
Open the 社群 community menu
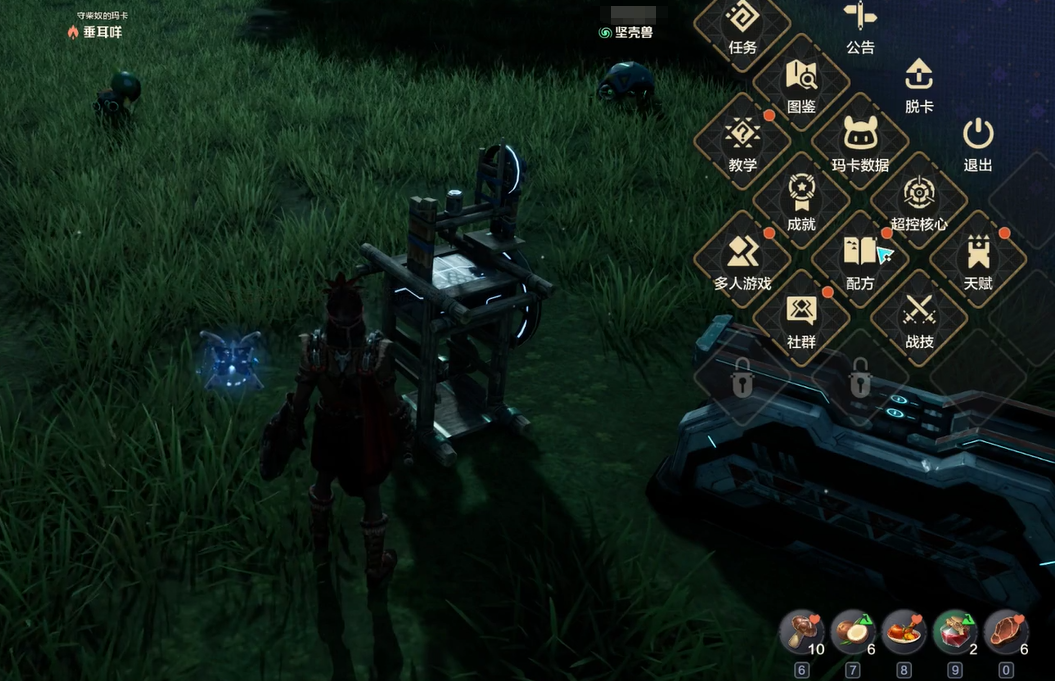tap(801, 318)
